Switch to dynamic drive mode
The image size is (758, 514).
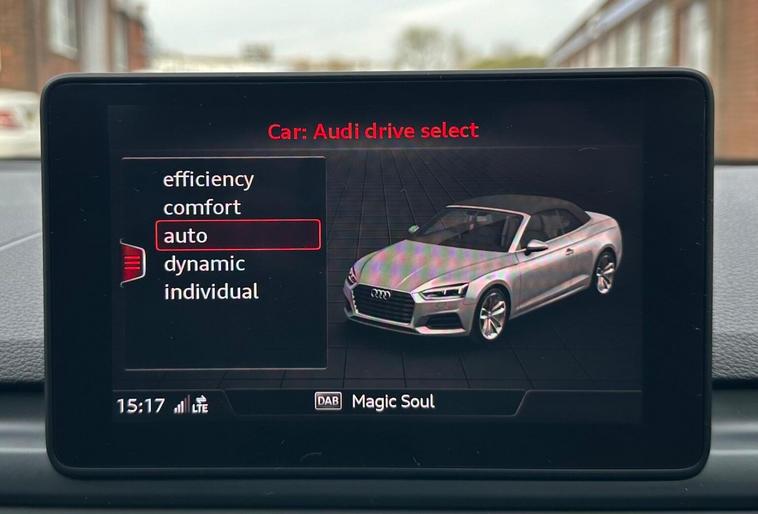tap(204, 264)
